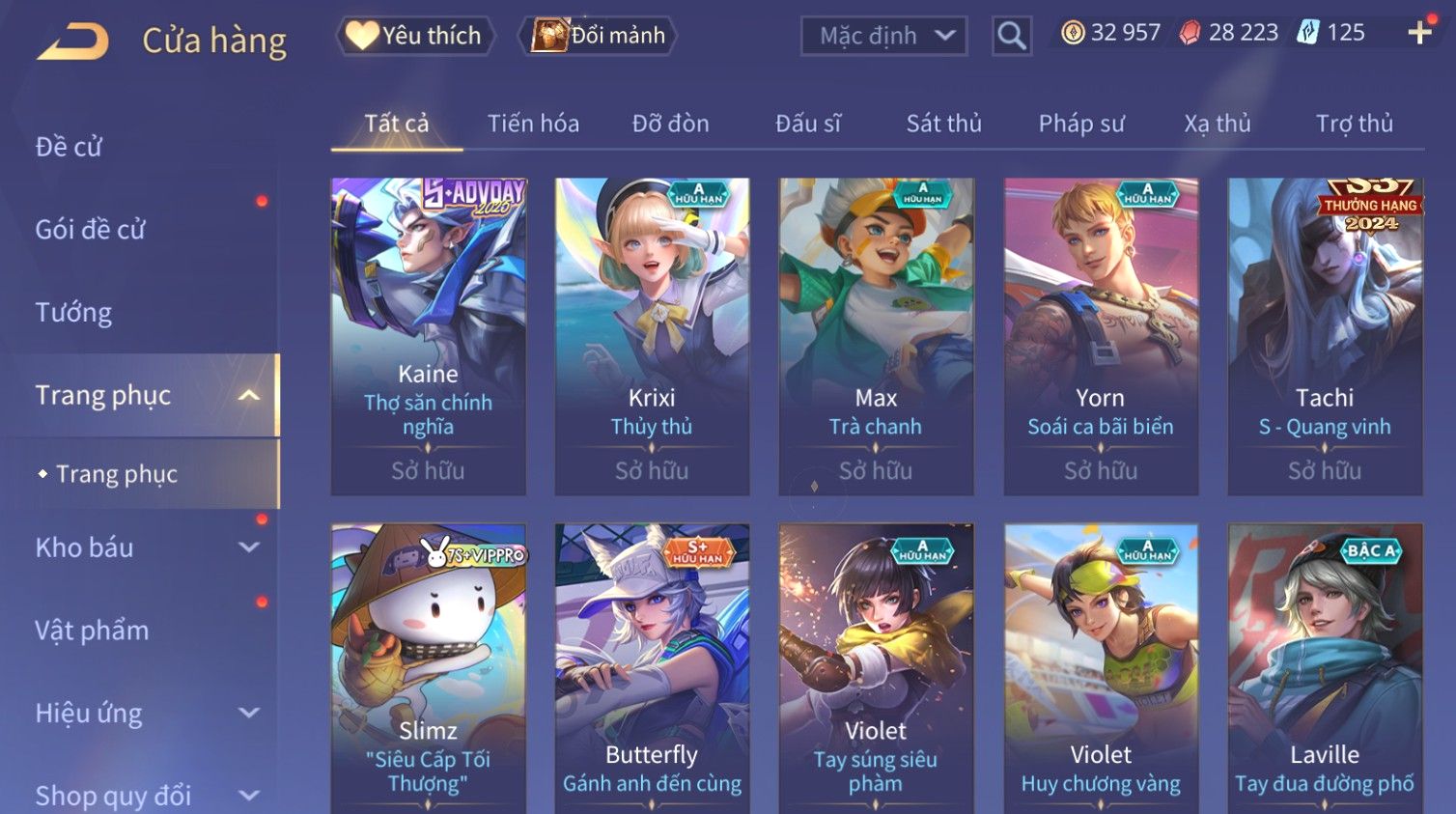Add currency with the plus button
Screen dimensions: 1456x814
point(1419,33)
